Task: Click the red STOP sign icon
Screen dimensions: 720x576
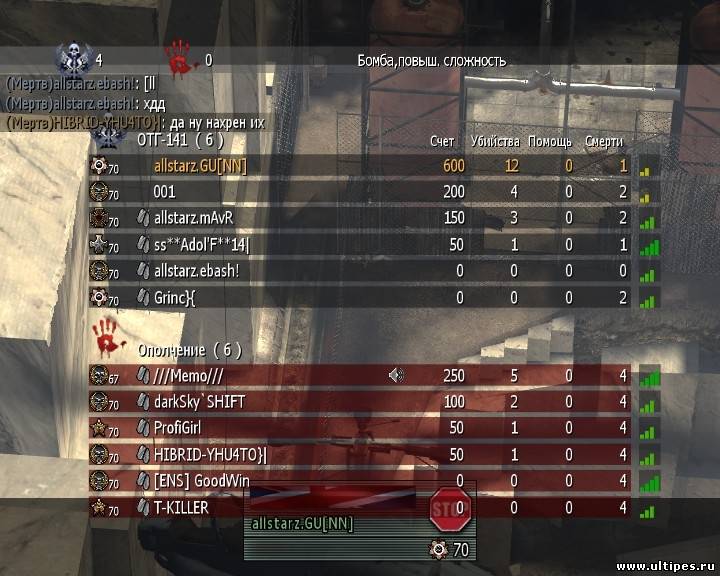Action: click(446, 510)
